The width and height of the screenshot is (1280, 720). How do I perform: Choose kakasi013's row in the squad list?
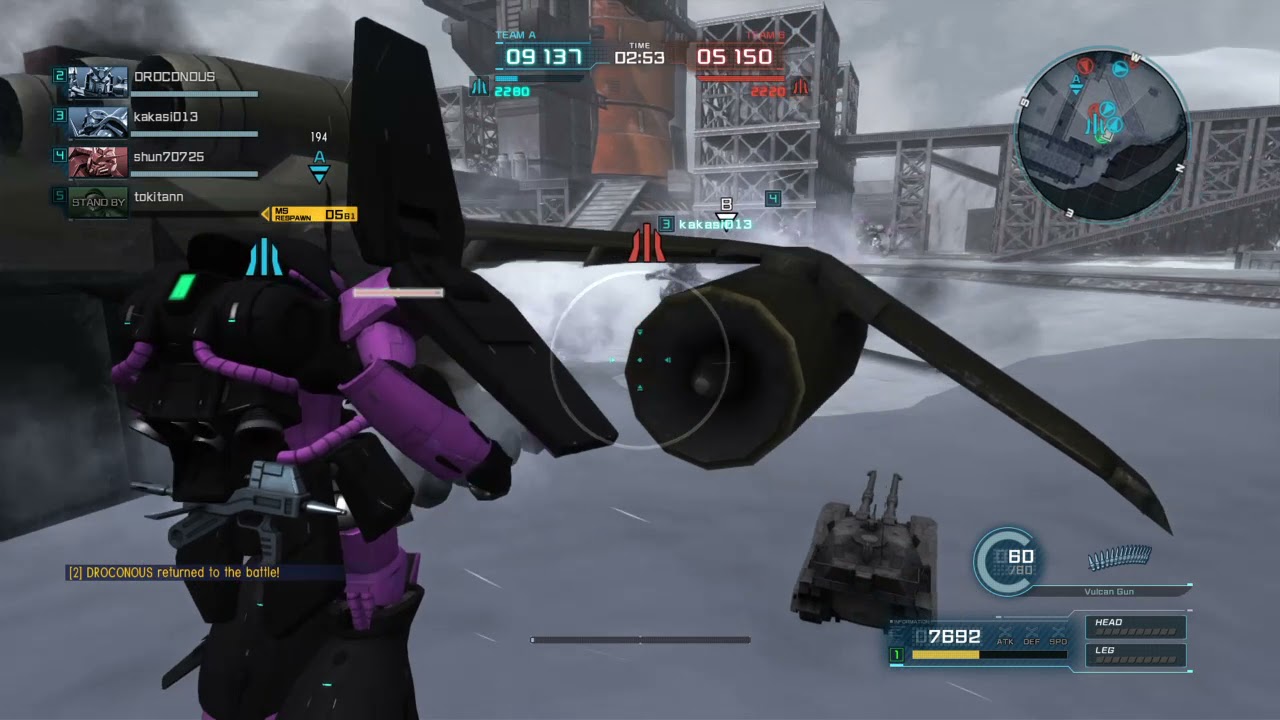click(160, 121)
